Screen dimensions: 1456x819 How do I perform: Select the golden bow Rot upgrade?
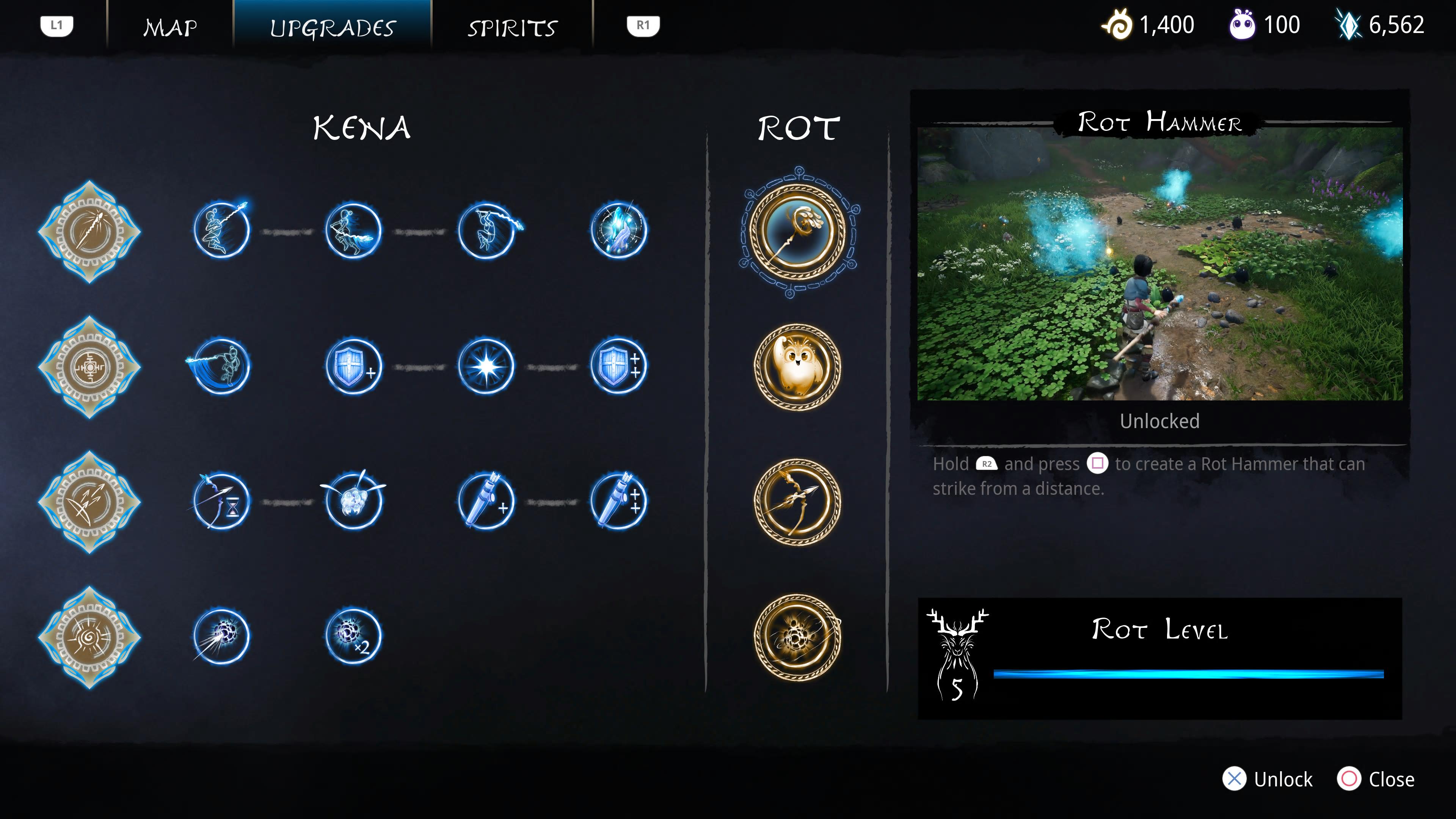pos(797,501)
